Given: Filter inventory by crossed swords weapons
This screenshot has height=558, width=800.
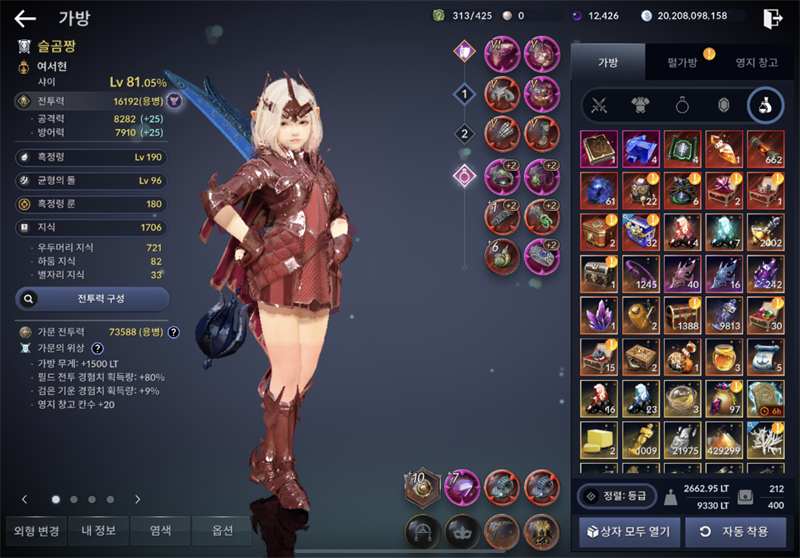Looking at the screenshot, I should [600, 105].
